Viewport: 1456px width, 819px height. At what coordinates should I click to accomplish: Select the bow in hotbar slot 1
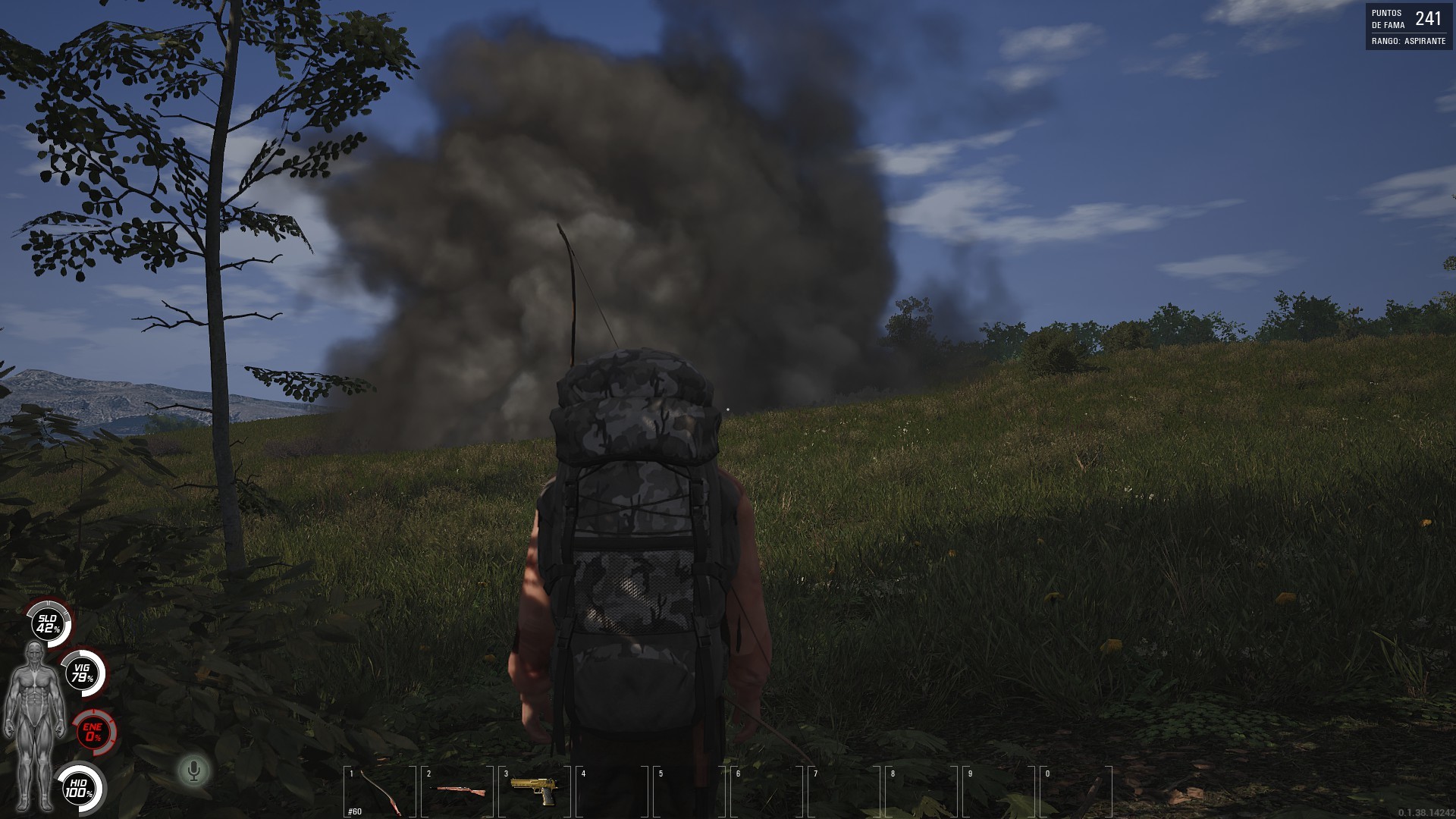(x=381, y=792)
